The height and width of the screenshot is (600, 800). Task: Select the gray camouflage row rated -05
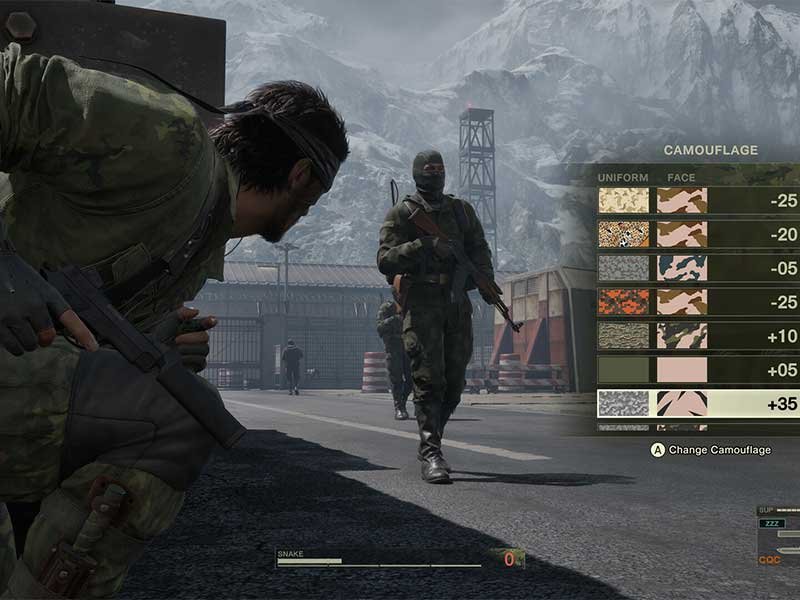point(698,268)
